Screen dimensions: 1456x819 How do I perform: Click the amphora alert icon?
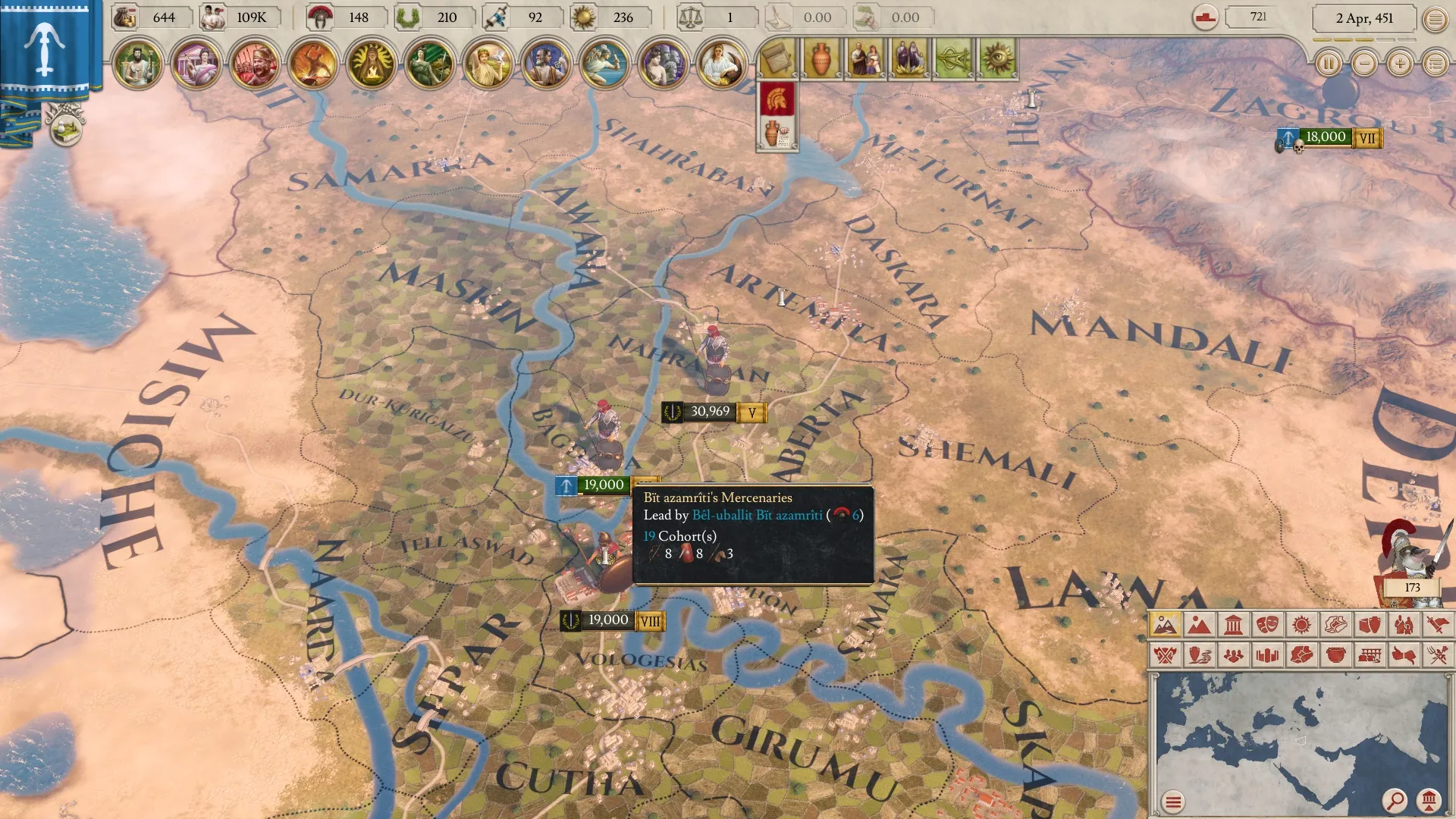tap(820, 59)
